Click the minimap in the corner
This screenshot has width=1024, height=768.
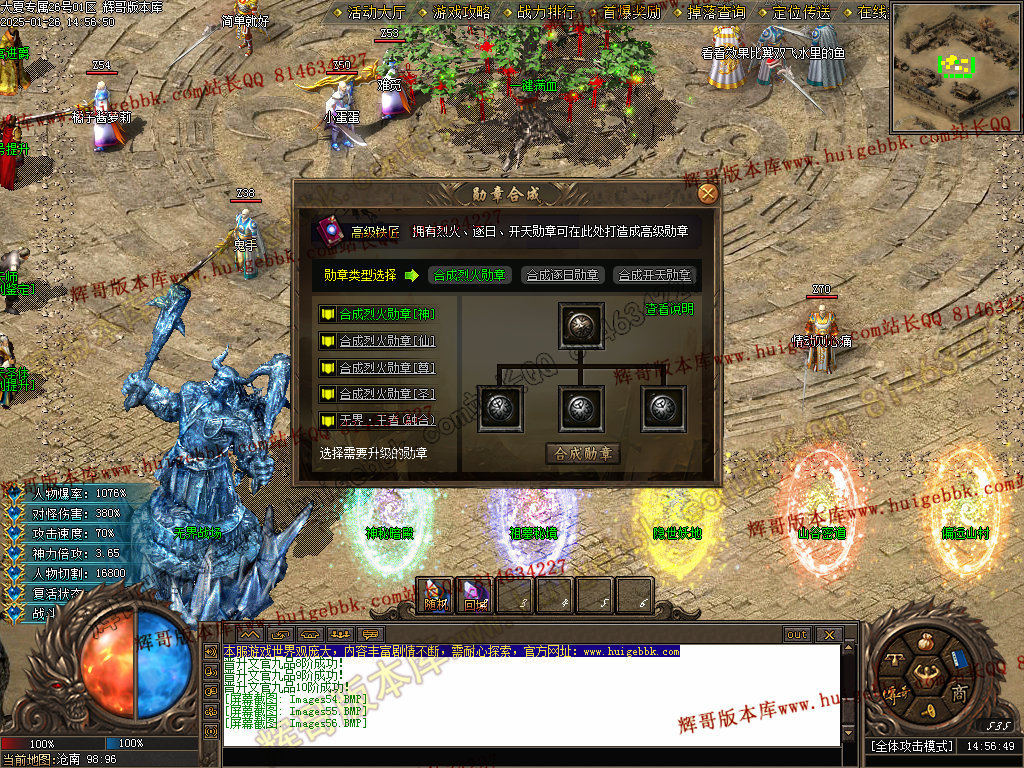pyautogui.click(x=955, y=67)
